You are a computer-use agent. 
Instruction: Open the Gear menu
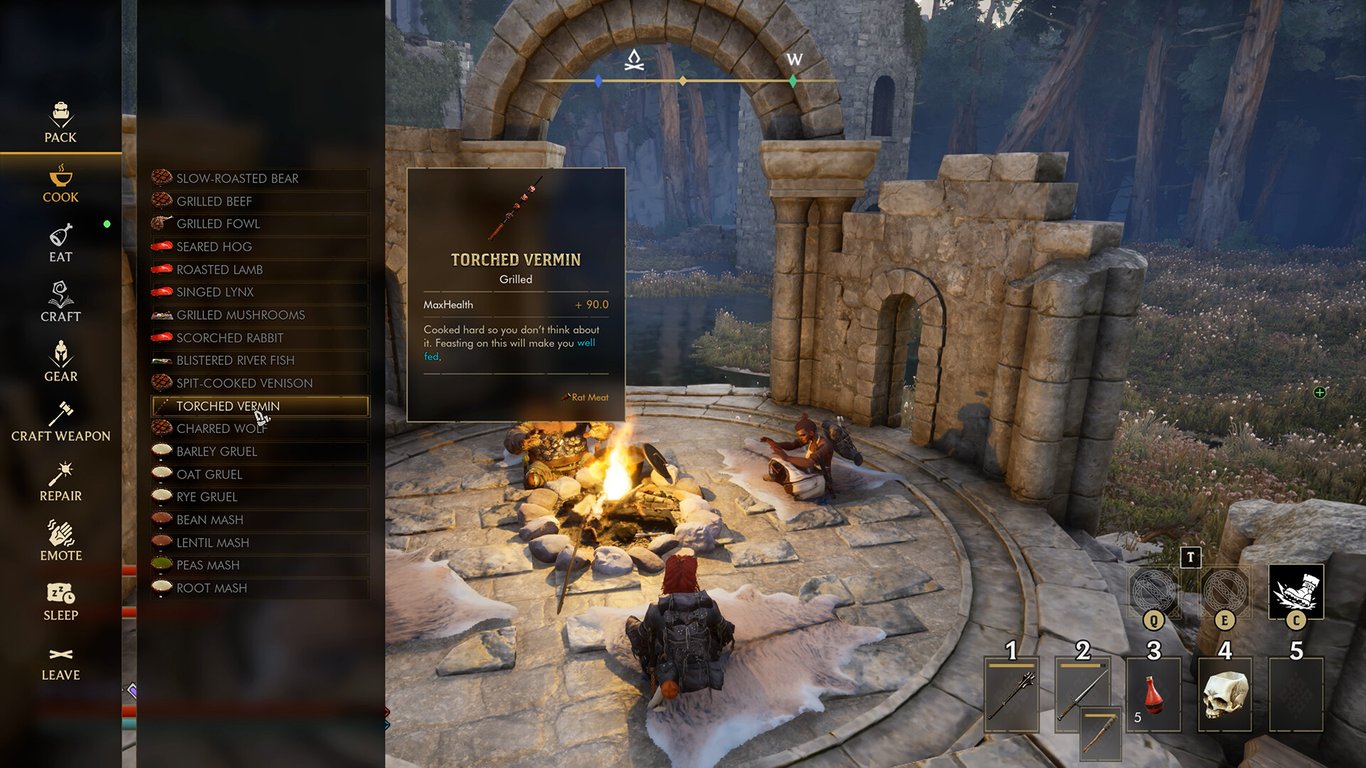click(60, 360)
